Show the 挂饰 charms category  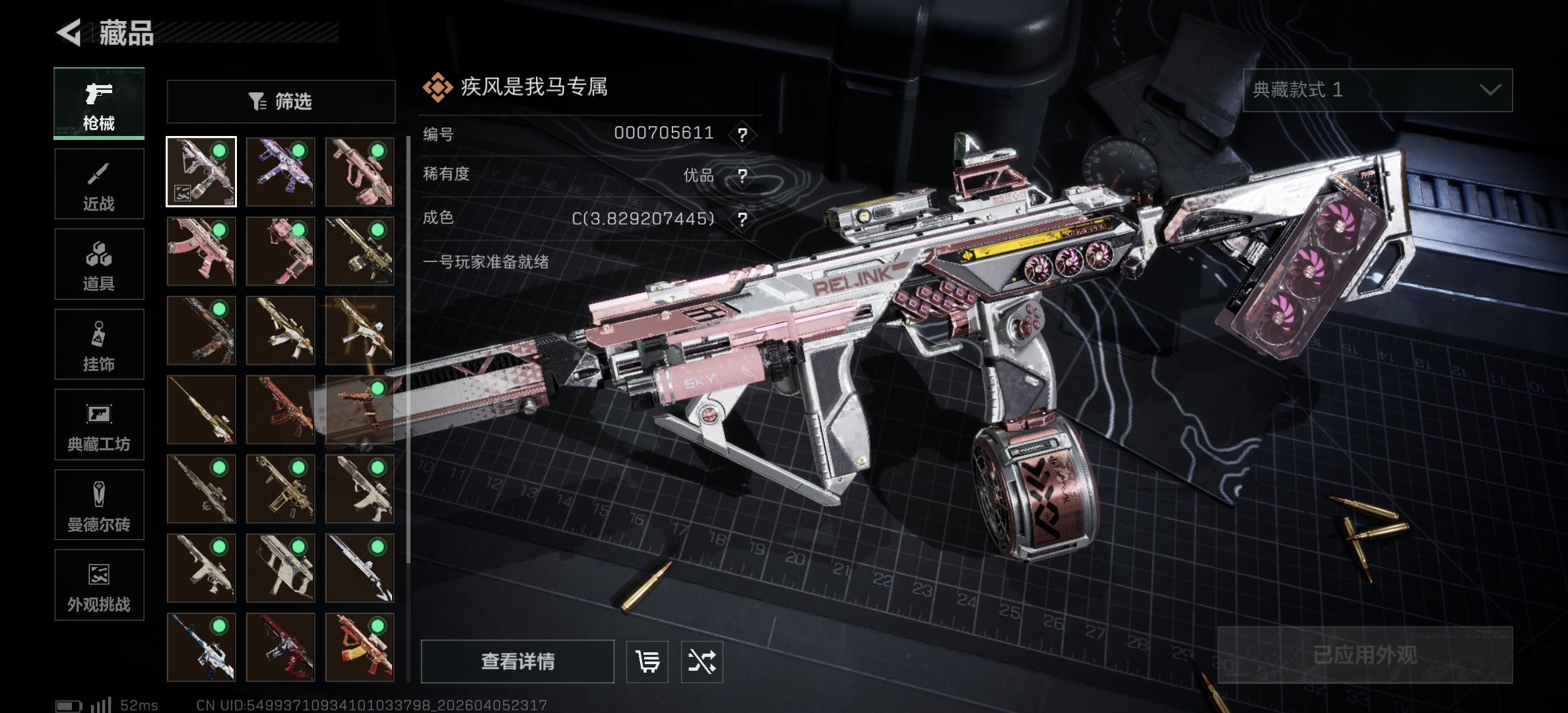pos(99,345)
